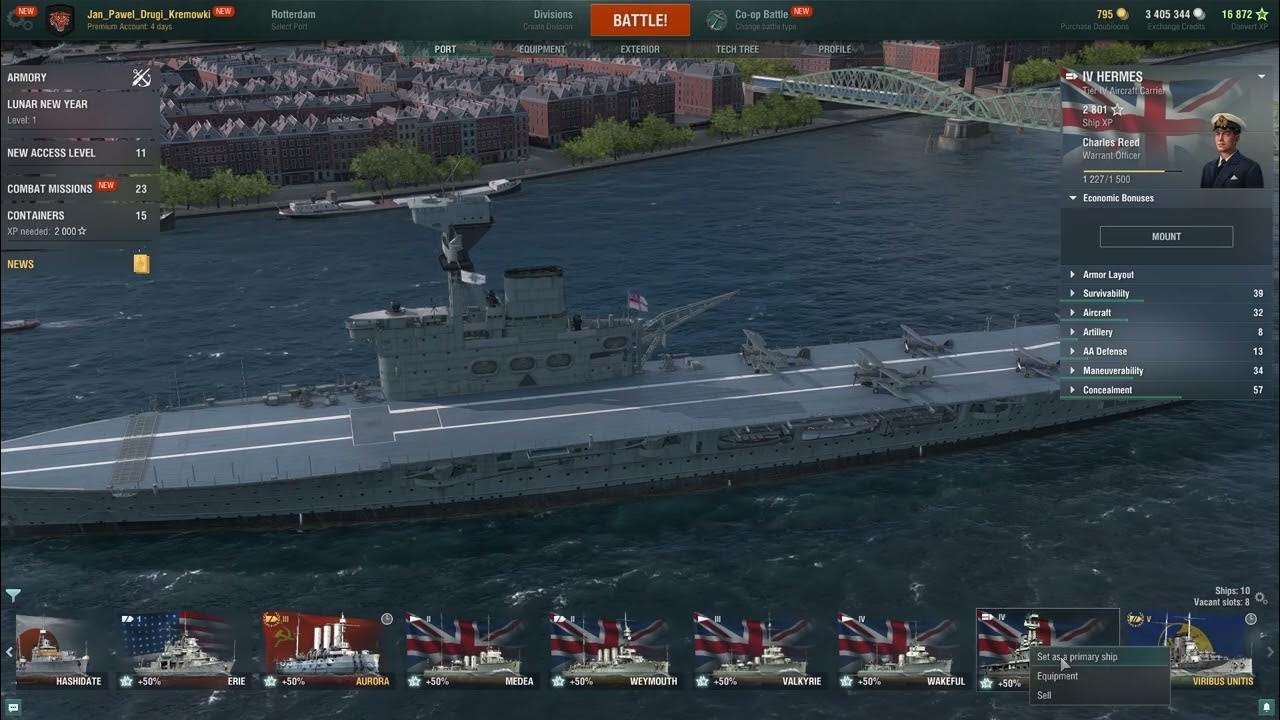Open the notifications bell icon

1266,706
